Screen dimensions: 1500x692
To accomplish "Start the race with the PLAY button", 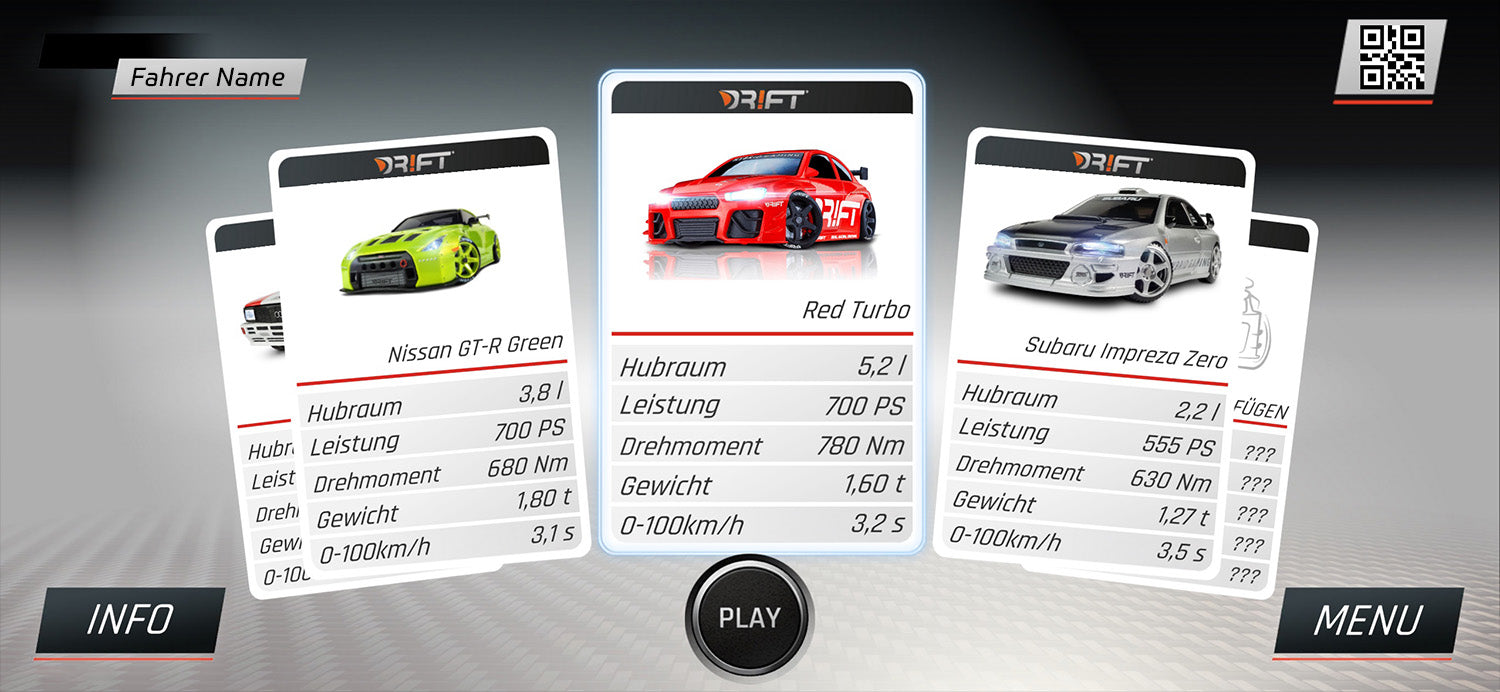I will 749,616.
